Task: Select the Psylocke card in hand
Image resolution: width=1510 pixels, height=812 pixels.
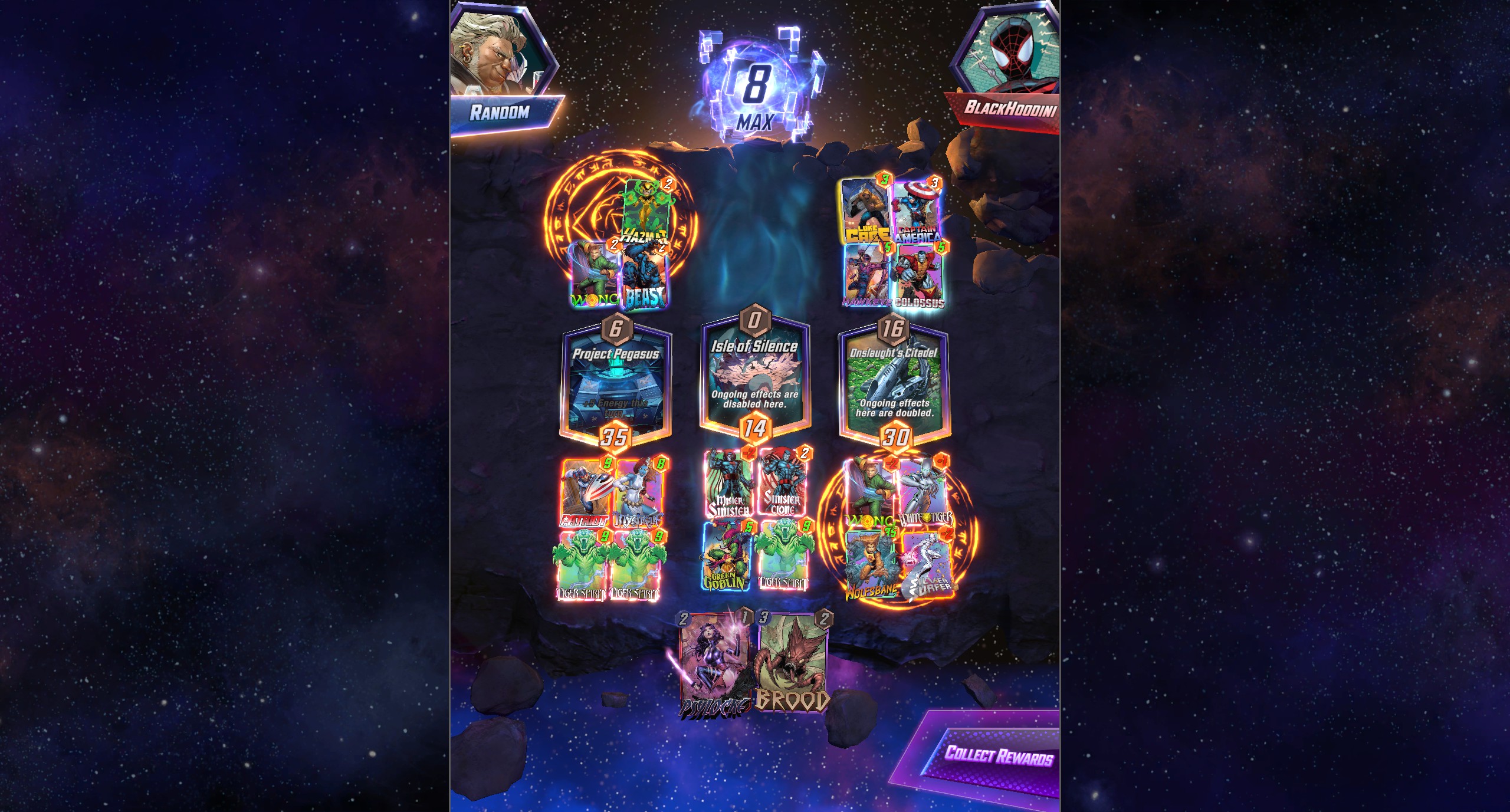Action: [714, 665]
